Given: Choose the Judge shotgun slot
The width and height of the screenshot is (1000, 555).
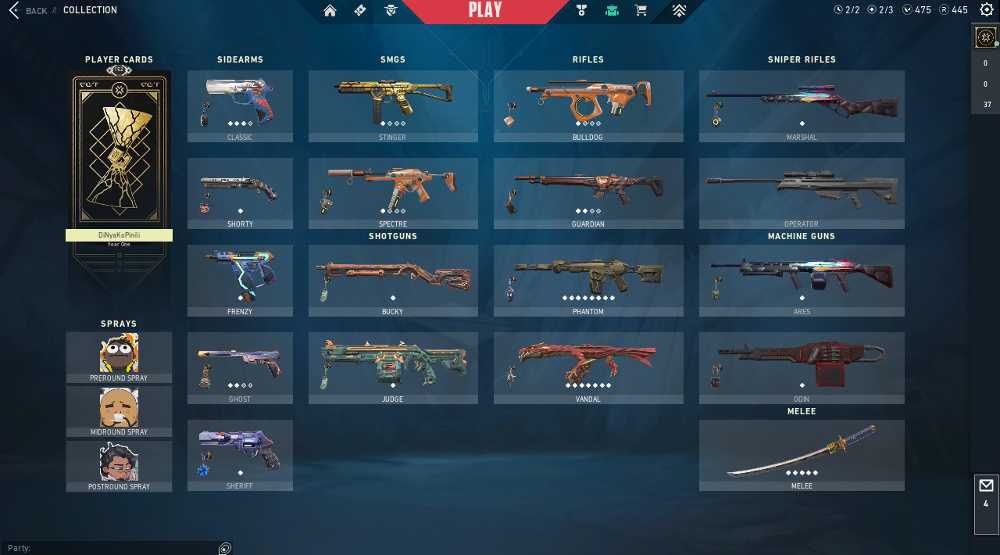Looking at the screenshot, I should pyautogui.click(x=392, y=368).
